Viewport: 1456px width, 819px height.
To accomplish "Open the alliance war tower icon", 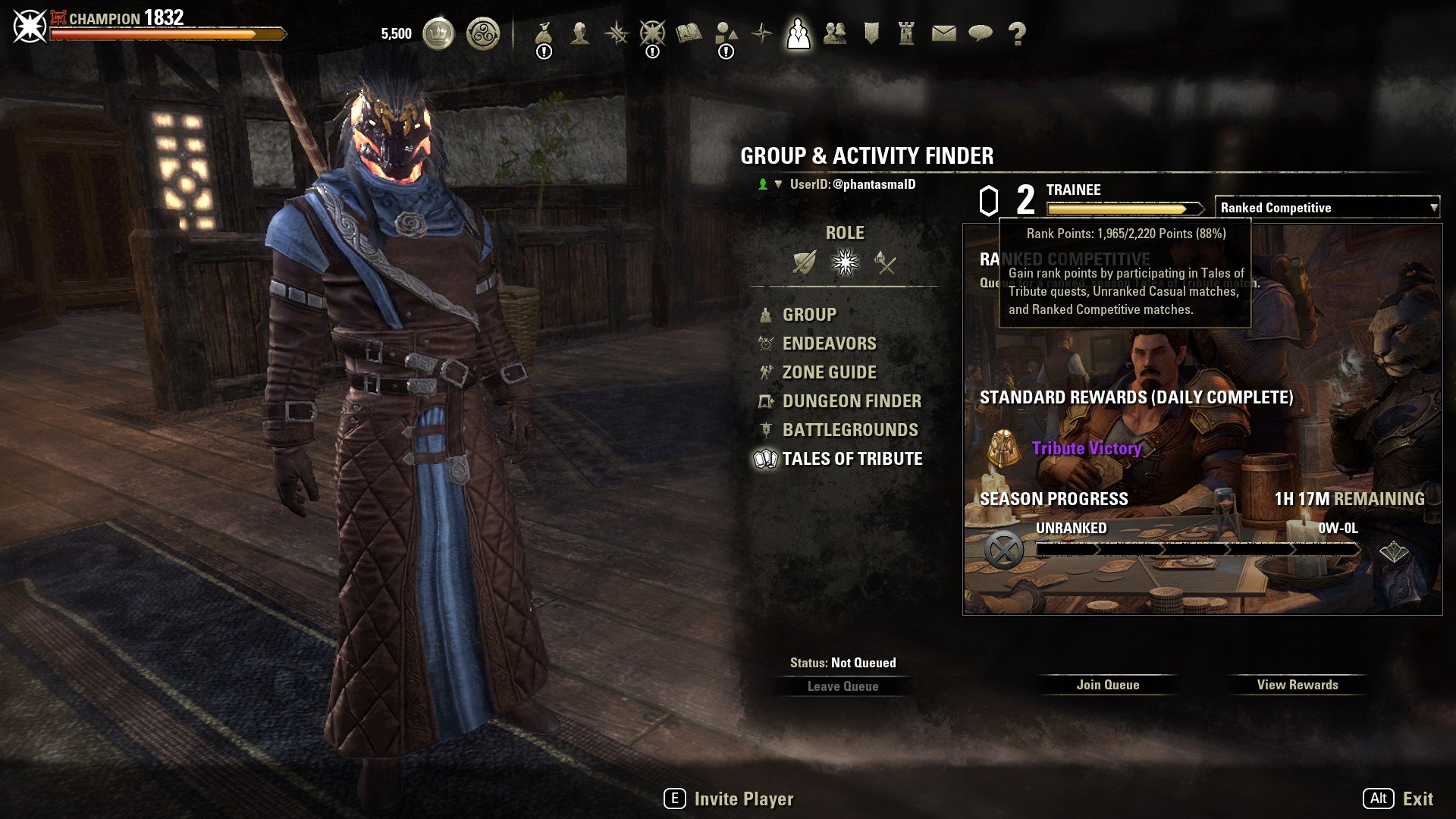I will click(x=906, y=33).
